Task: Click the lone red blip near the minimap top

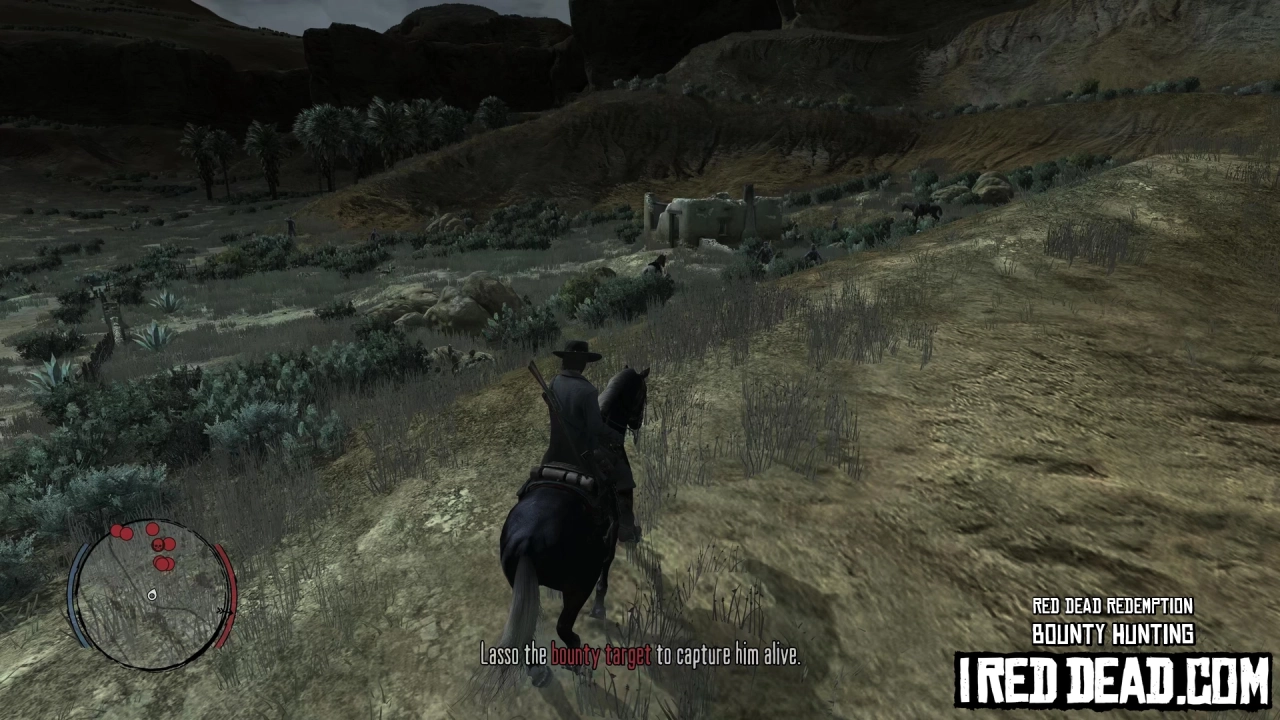Action: click(x=152, y=529)
